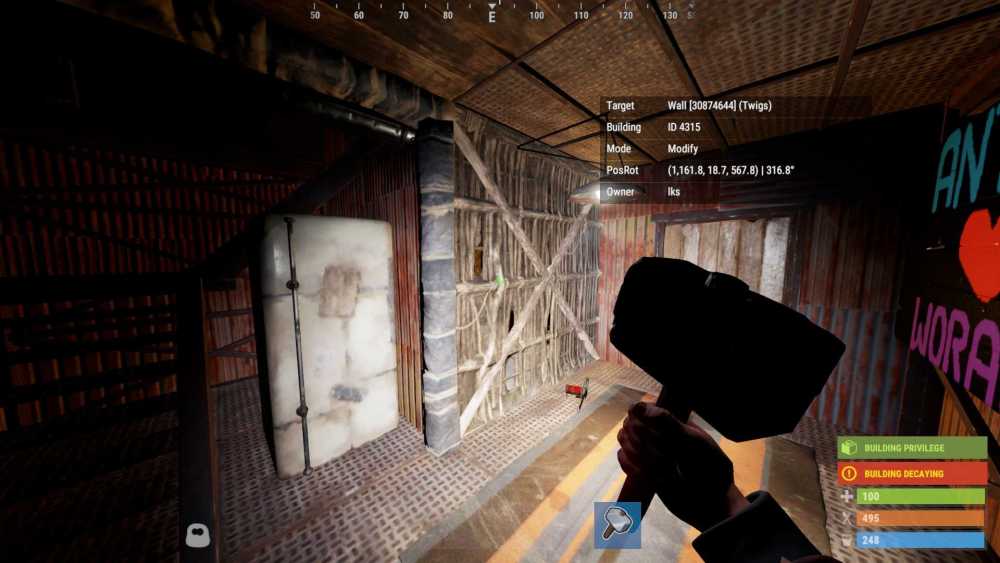Click the compass heading strip
Viewport: 1000px width, 563px height.
coord(492,13)
